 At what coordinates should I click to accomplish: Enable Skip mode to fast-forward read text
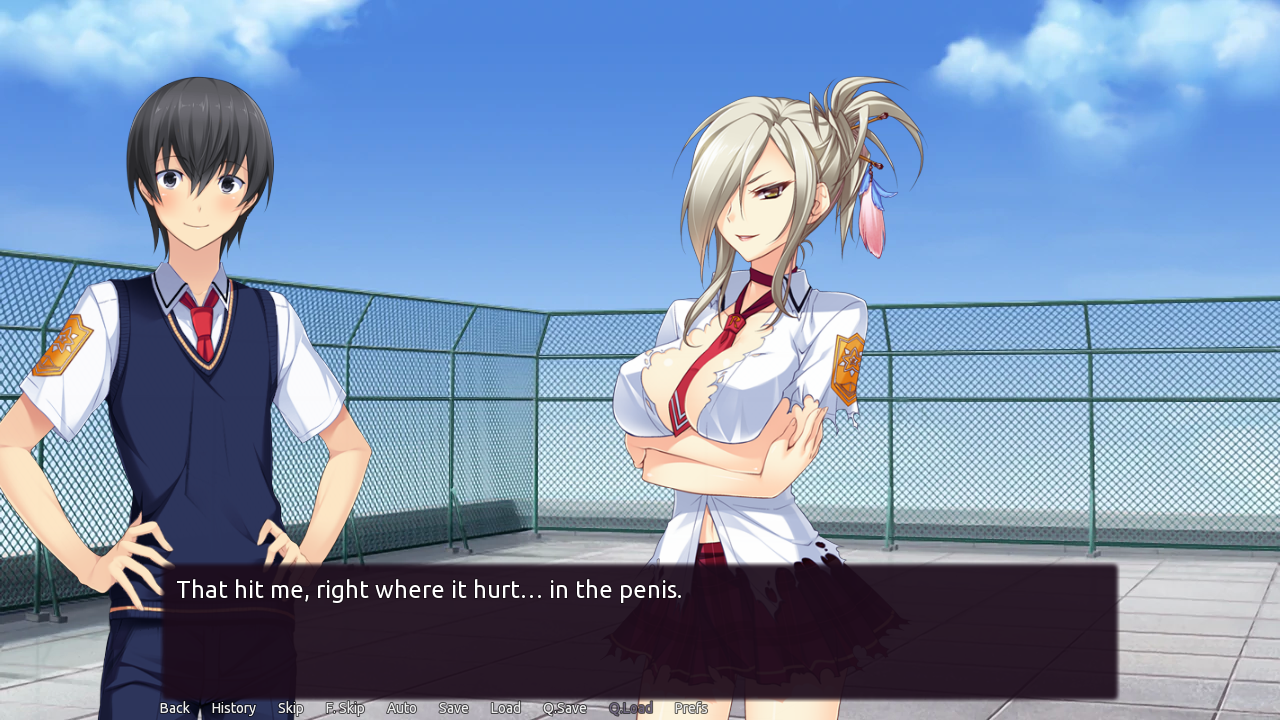(x=290, y=707)
